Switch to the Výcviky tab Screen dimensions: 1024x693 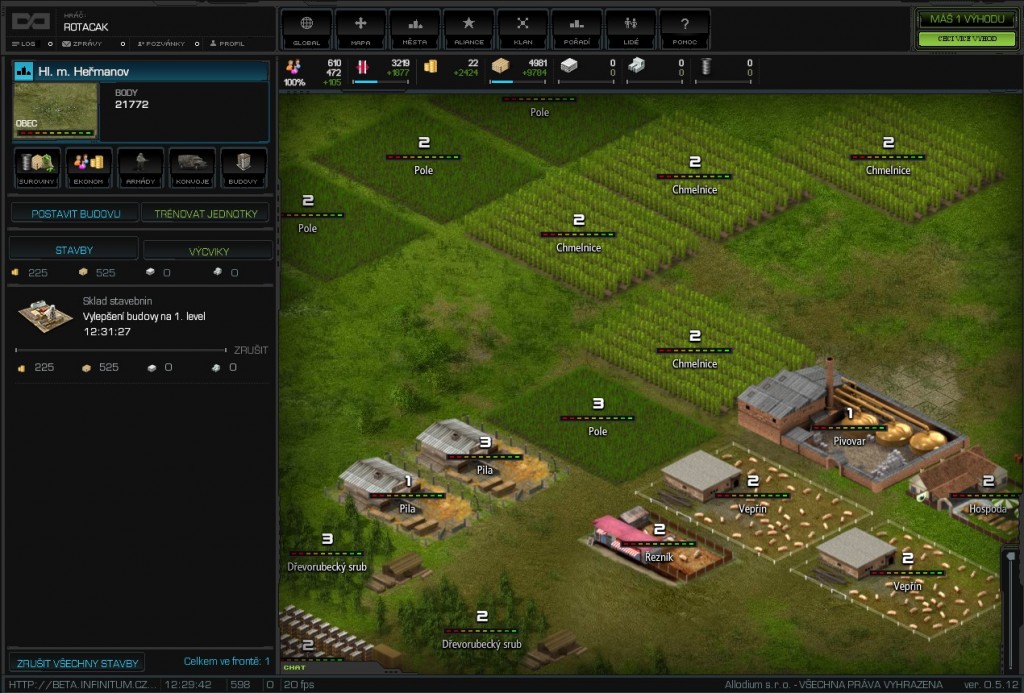(207, 250)
